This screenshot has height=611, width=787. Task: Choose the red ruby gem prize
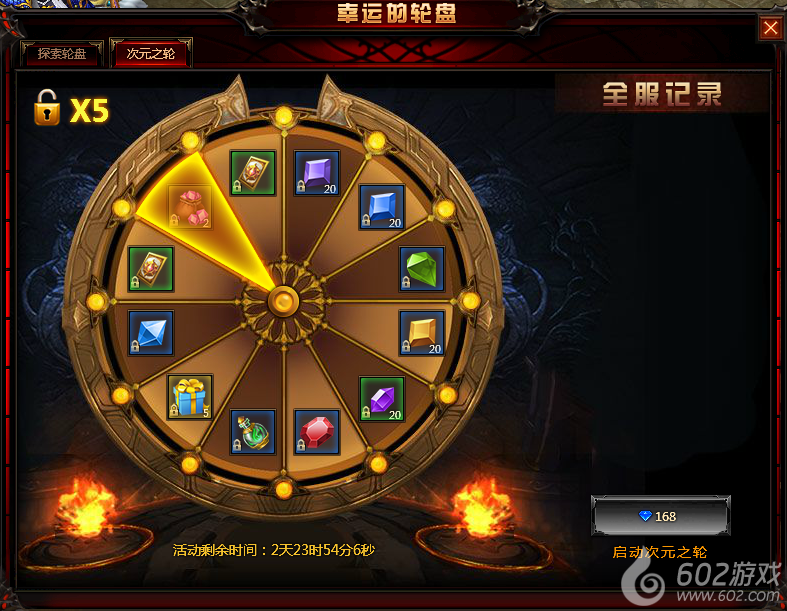click(317, 432)
